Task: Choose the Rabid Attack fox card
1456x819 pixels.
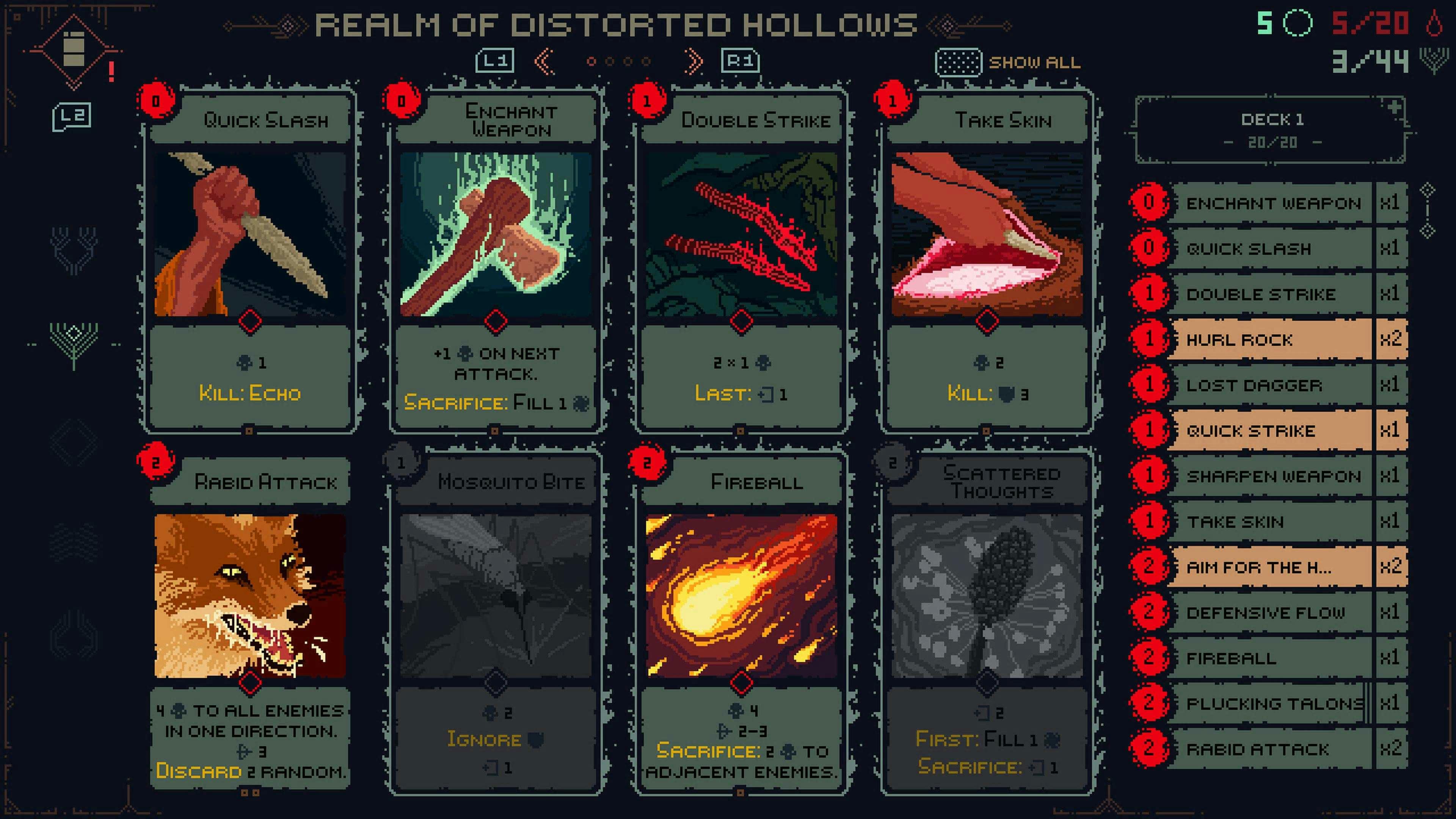Action: (249, 622)
